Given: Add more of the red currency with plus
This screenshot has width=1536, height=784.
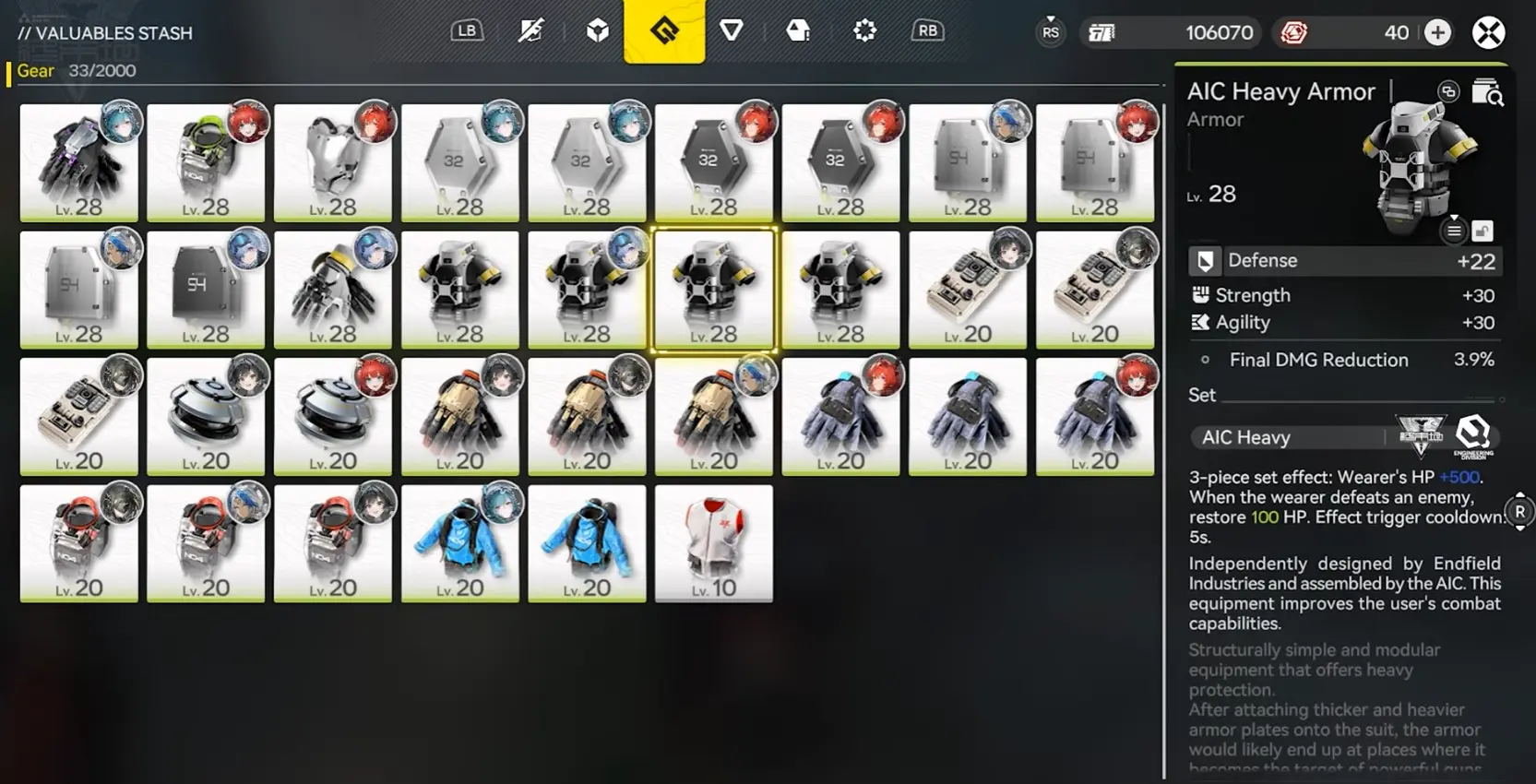Looking at the screenshot, I should [1437, 33].
